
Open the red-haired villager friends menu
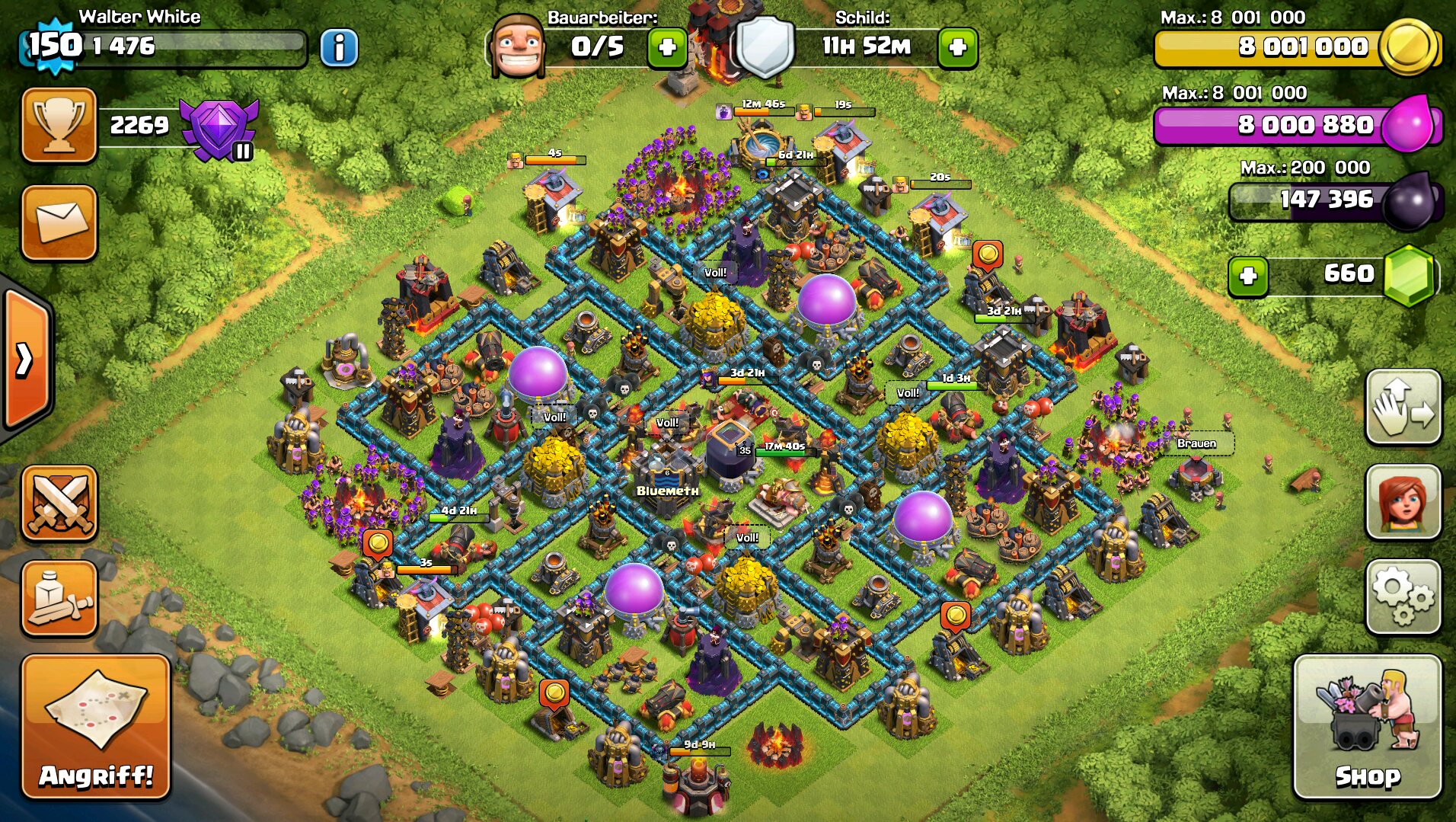point(1403,503)
